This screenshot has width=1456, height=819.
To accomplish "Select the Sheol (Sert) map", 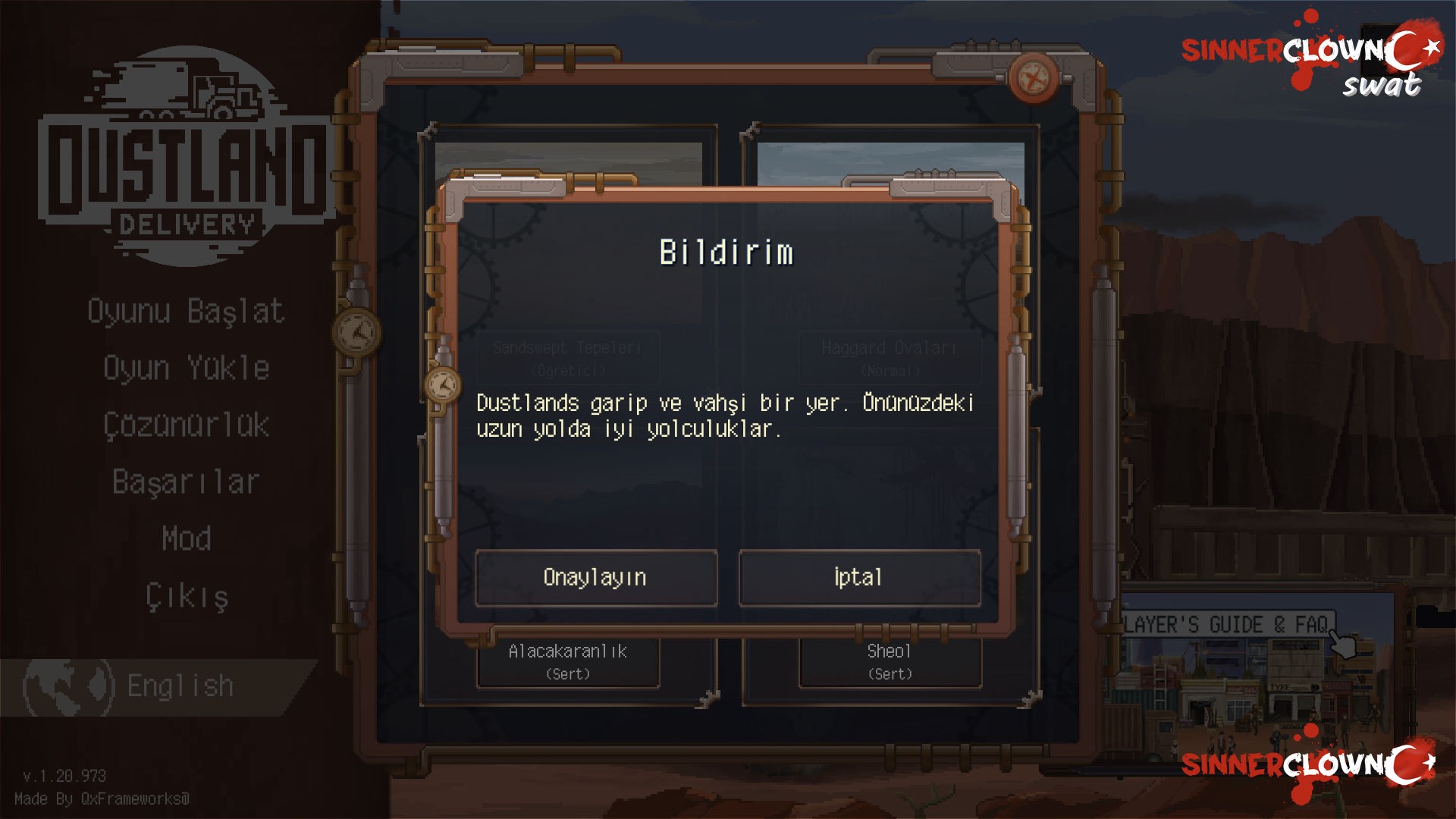I will [x=890, y=662].
